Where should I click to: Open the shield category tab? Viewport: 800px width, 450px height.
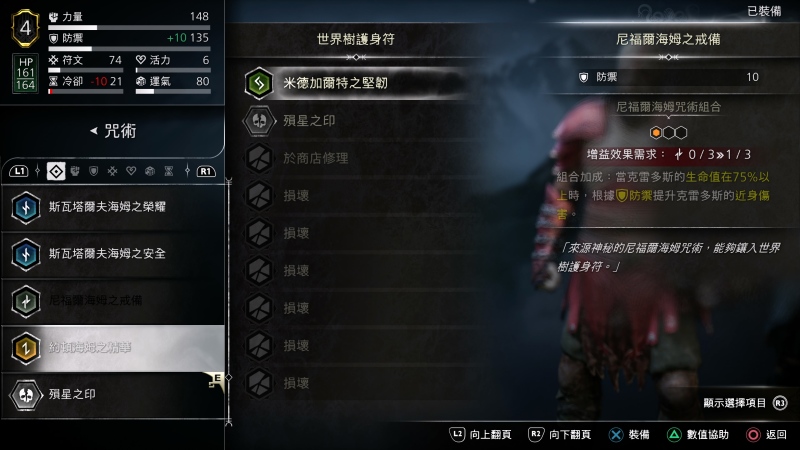(94, 171)
